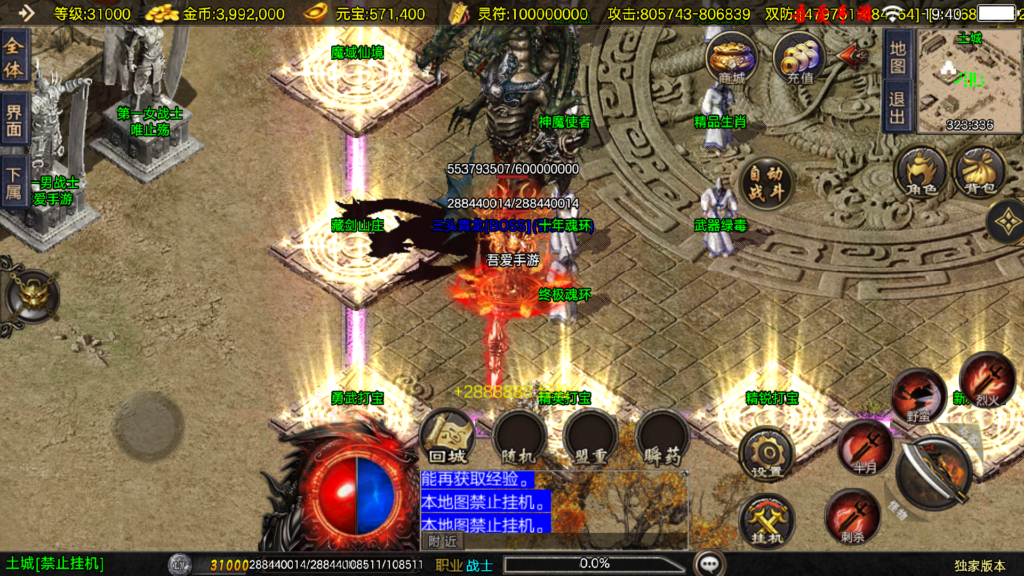Cast the 半月 half-moon skill
Viewport: 1024px width, 576px height.
pos(864,445)
